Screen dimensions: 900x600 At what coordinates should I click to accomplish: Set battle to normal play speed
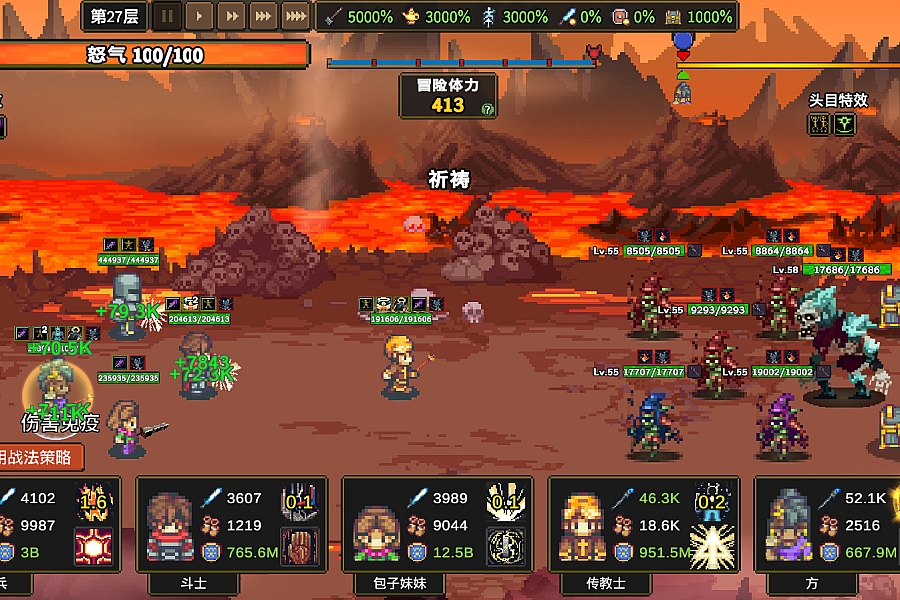(x=200, y=16)
